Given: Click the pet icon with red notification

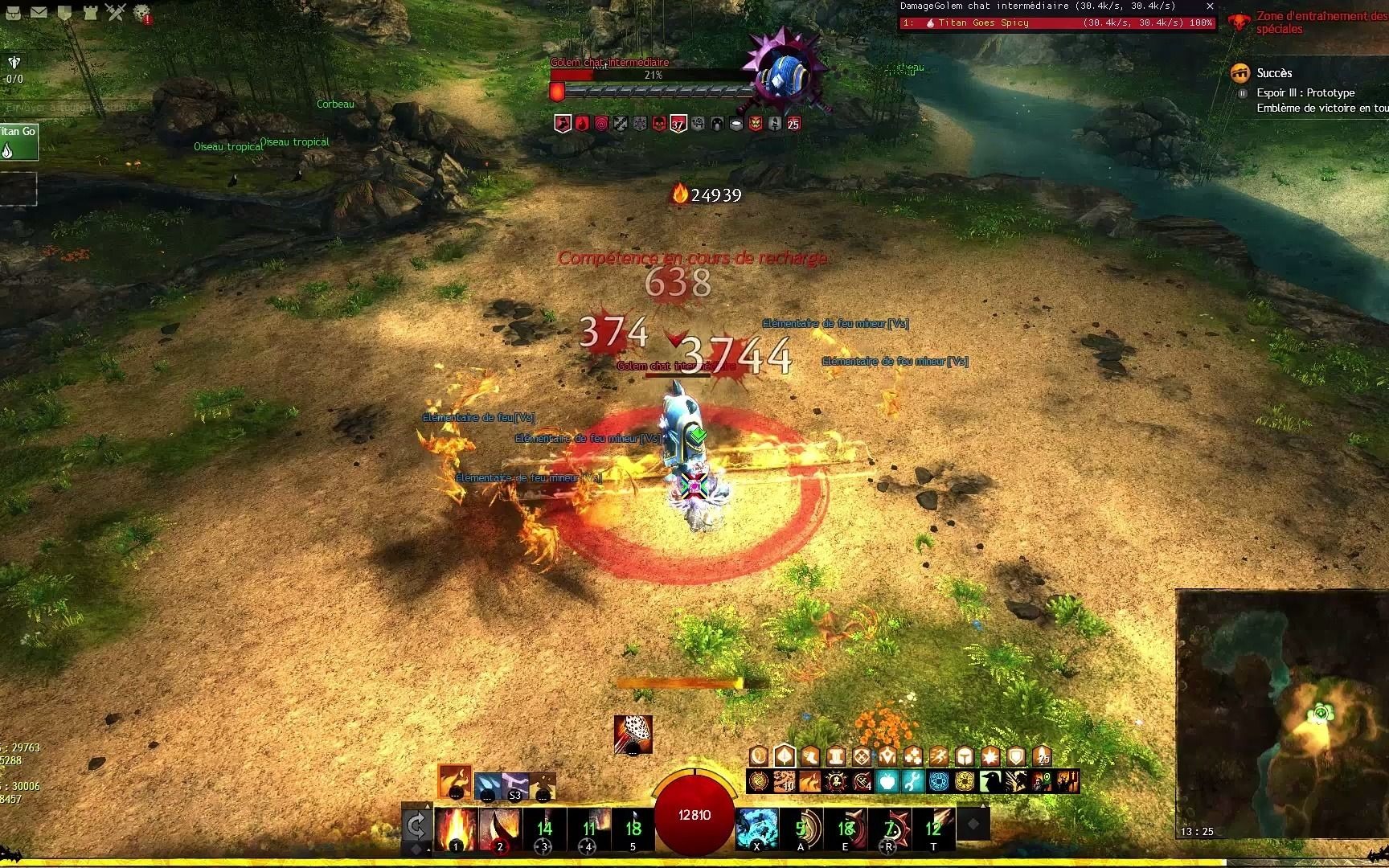Looking at the screenshot, I should 144,13.
